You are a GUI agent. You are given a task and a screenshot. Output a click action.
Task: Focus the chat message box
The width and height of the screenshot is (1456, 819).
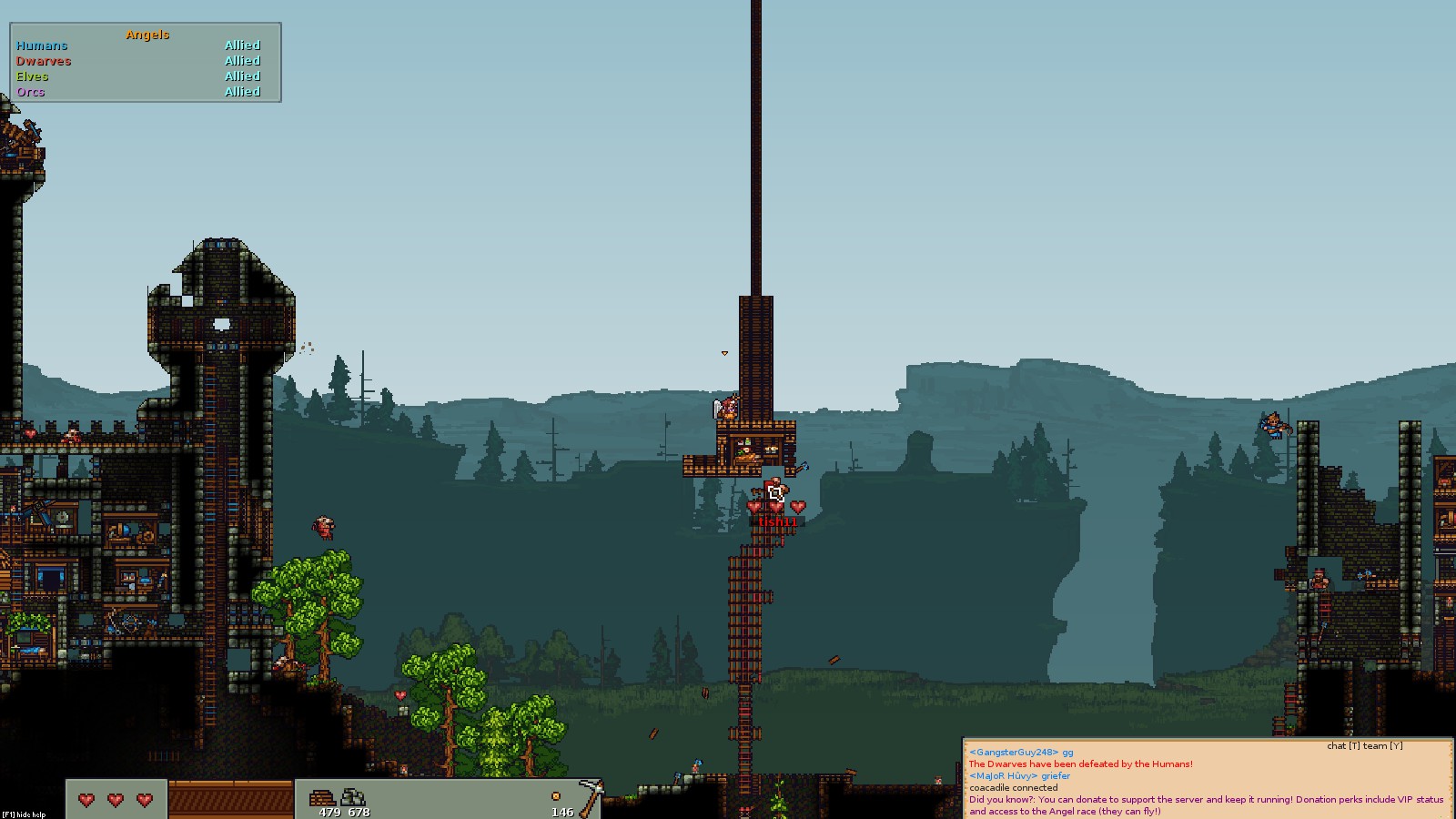coord(1207,780)
